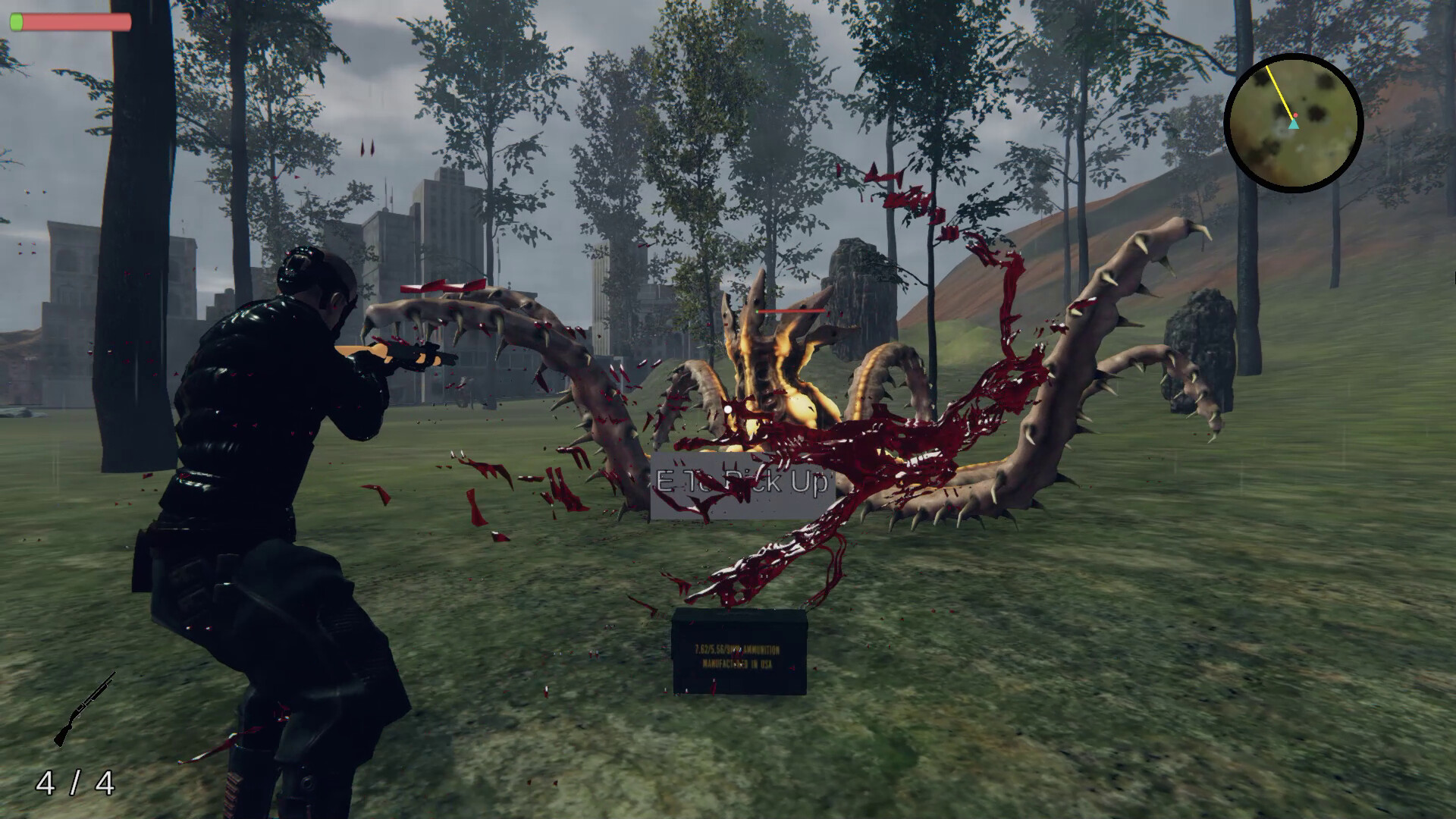Click the green health status icon
Image resolution: width=1456 pixels, height=819 pixels.
pyautogui.click(x=18, y=20)
